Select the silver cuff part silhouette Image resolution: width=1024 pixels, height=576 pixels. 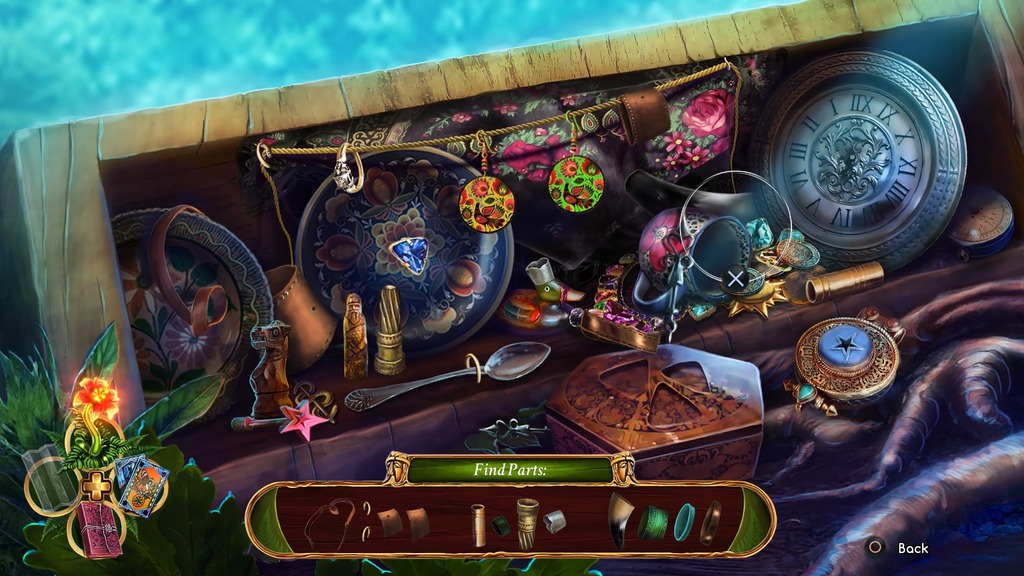(x=556, y=521)
